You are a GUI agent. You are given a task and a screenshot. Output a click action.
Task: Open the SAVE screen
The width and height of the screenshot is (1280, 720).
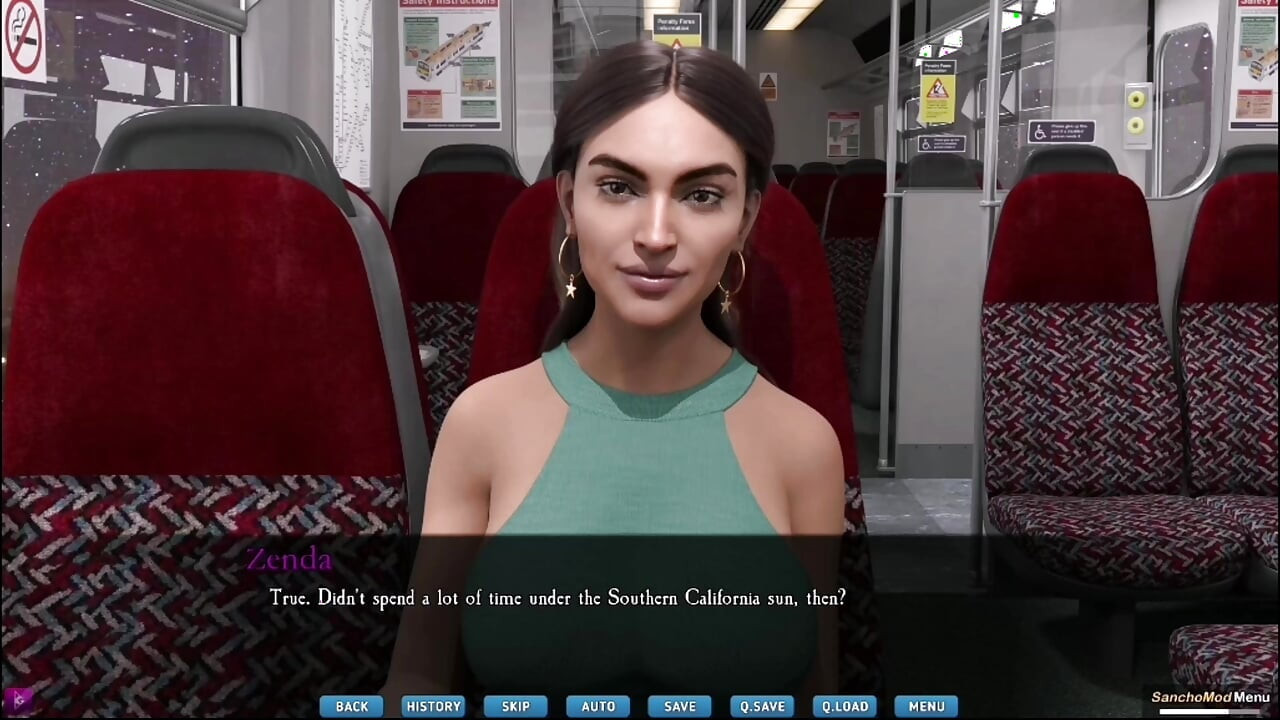point(679,706)
